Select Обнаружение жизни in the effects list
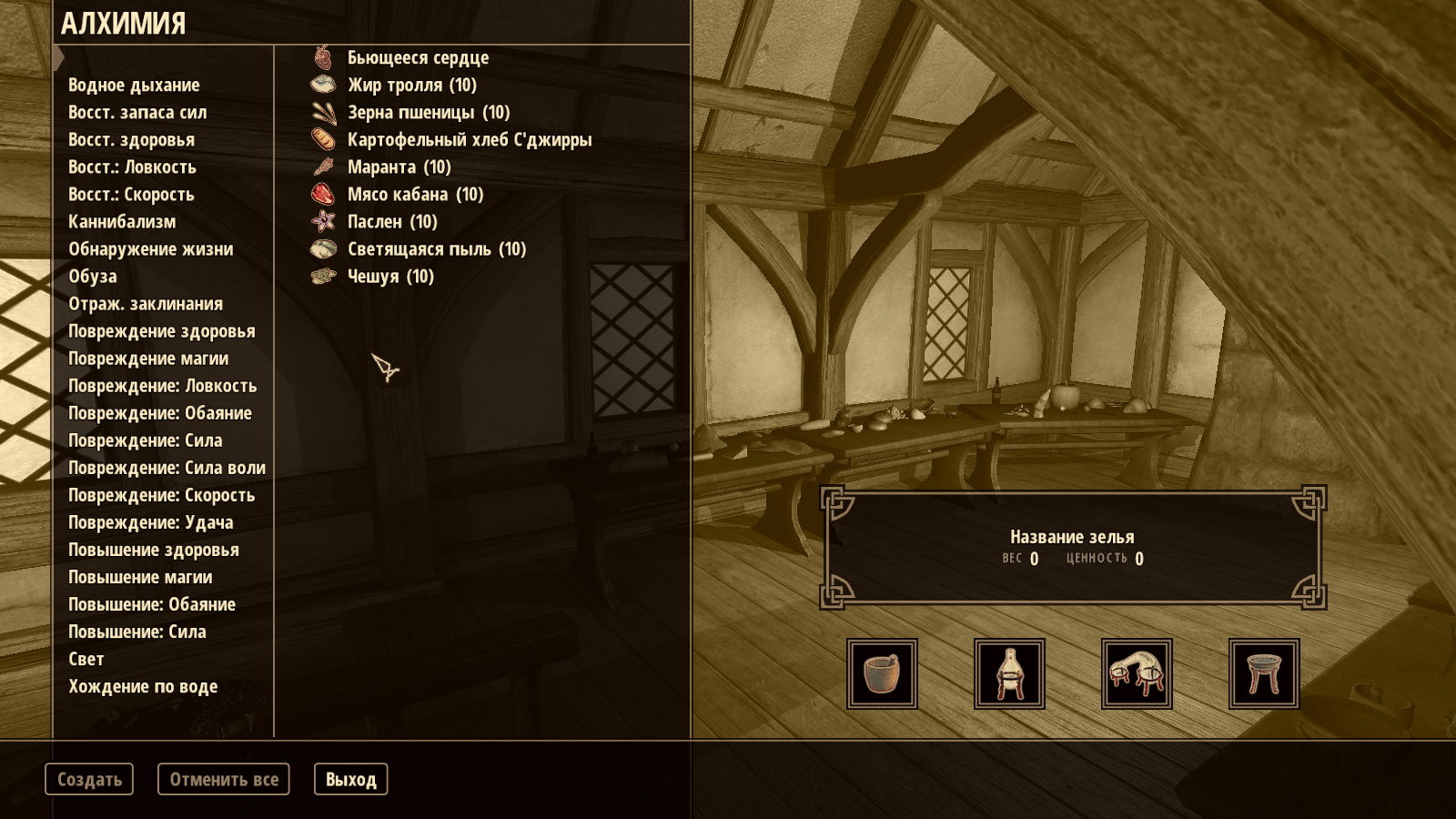Screen dimensions: 1456x819 [150, 248]
